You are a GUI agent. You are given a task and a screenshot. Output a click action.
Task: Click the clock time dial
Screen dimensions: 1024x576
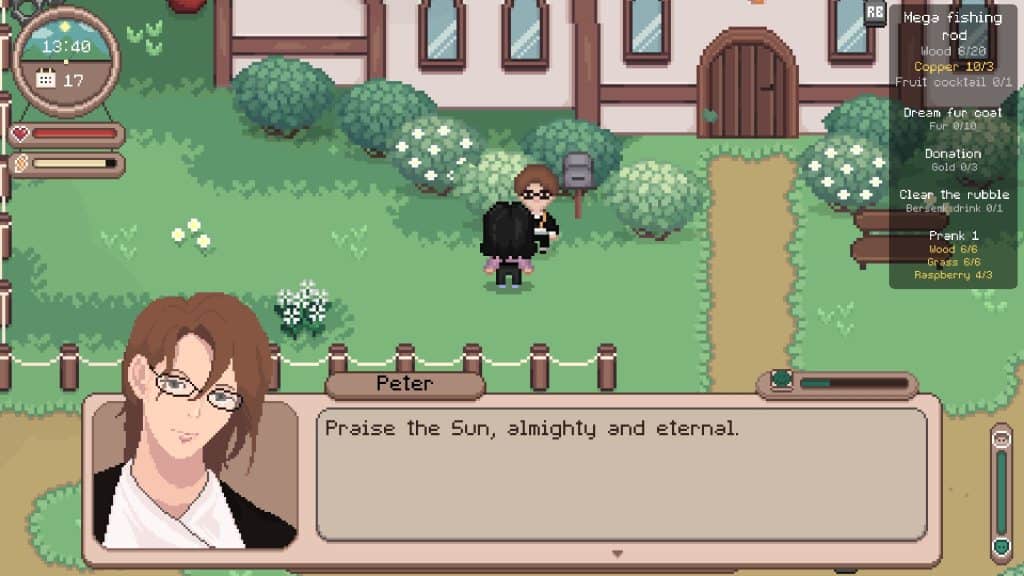[66, 45]
